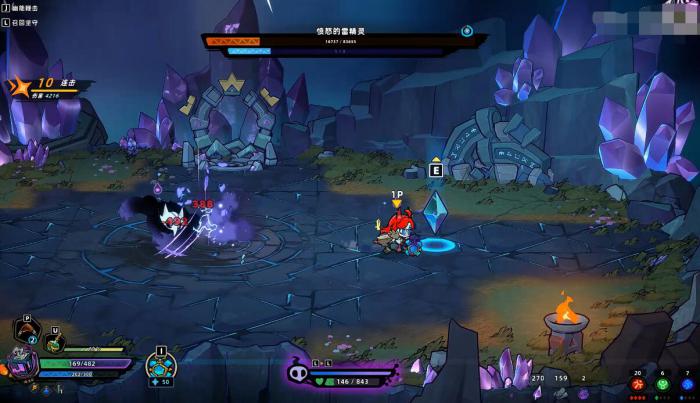Select the blue rune element icon

pos(686,386)
